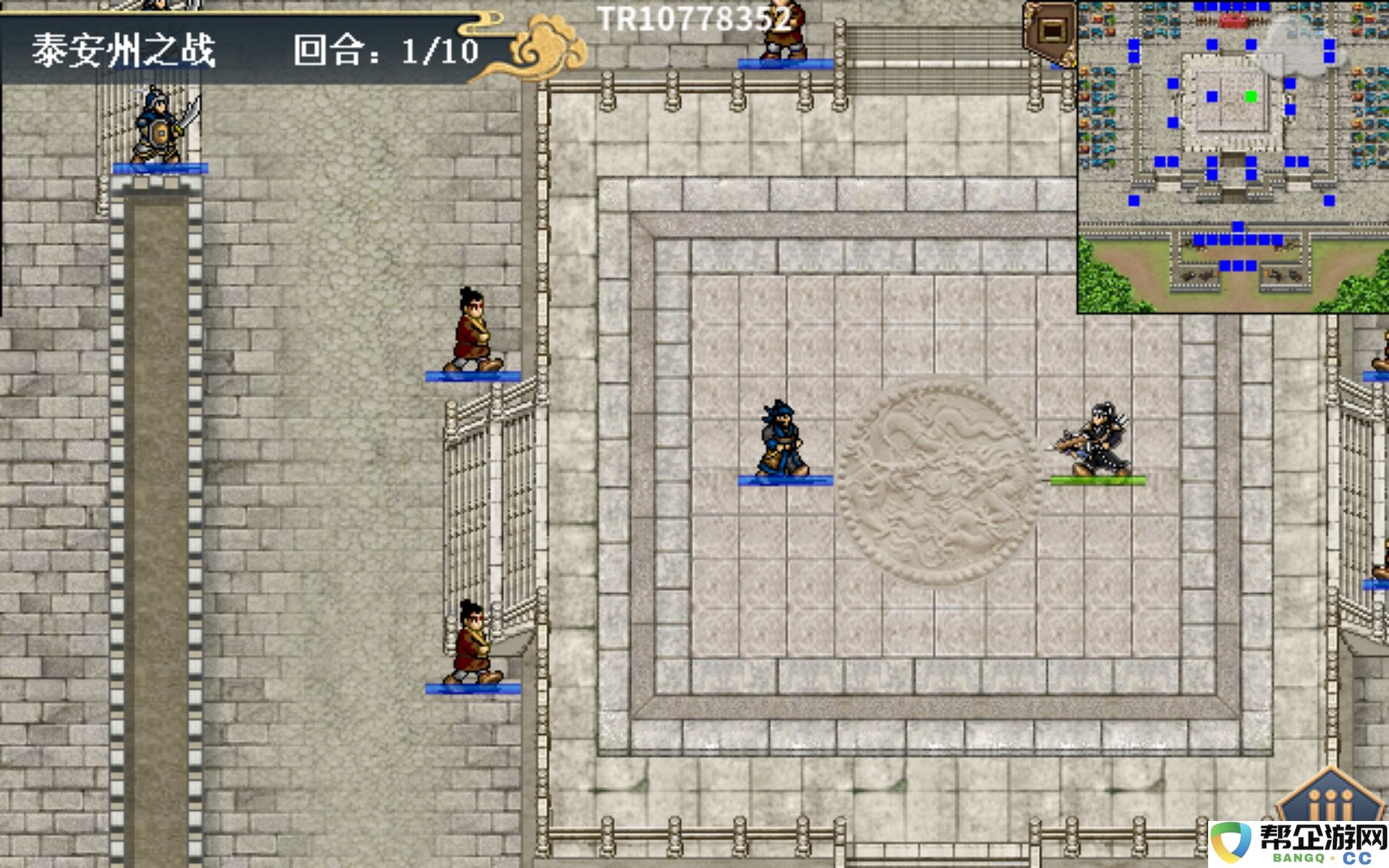1389x868 pixels.
Task: Click the 帮企游网 watermark logo
Action: point(1299,843)
